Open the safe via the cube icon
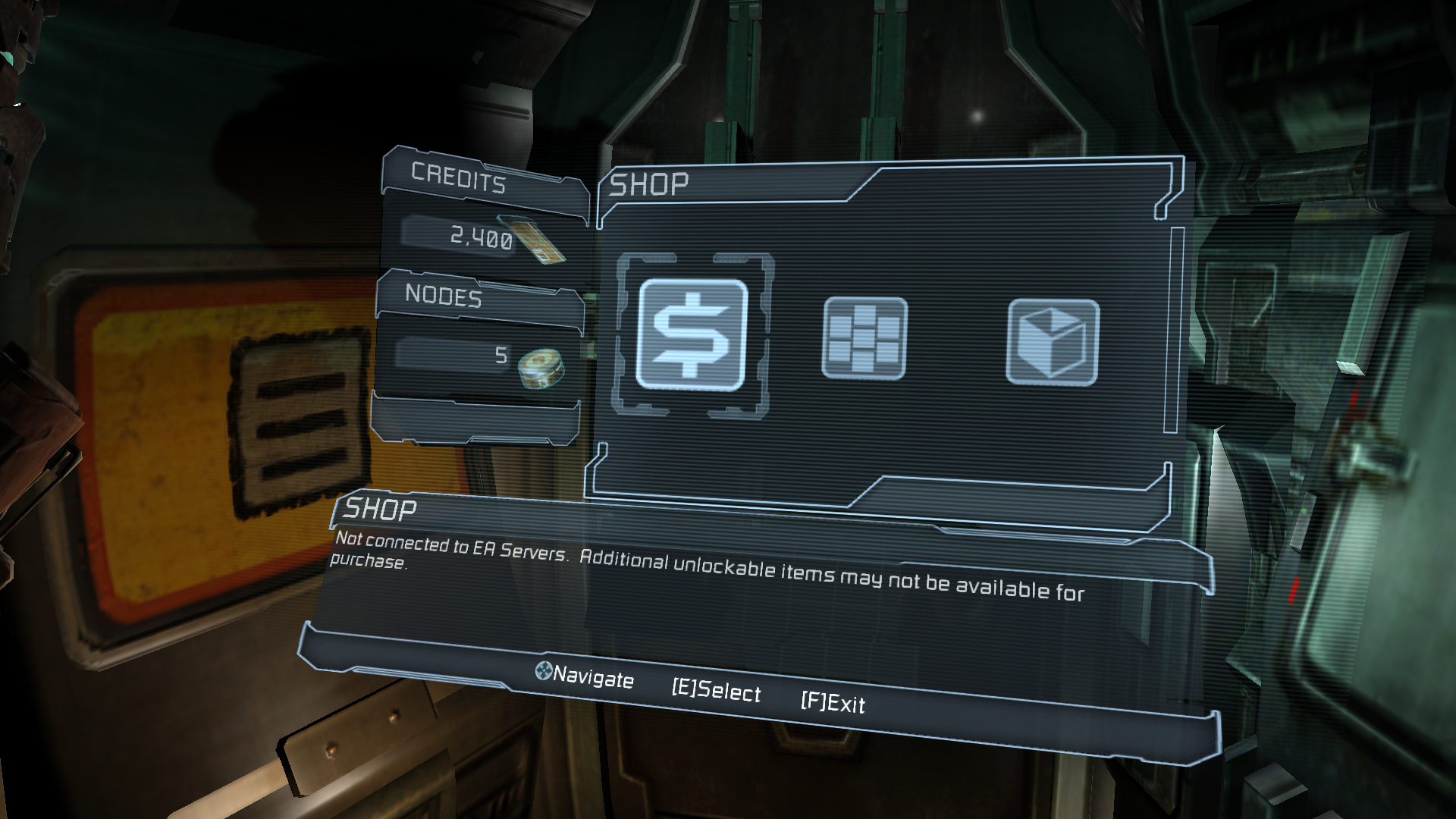The image size is (1456, 819). pyautogui.click(x=1052, y=342)
